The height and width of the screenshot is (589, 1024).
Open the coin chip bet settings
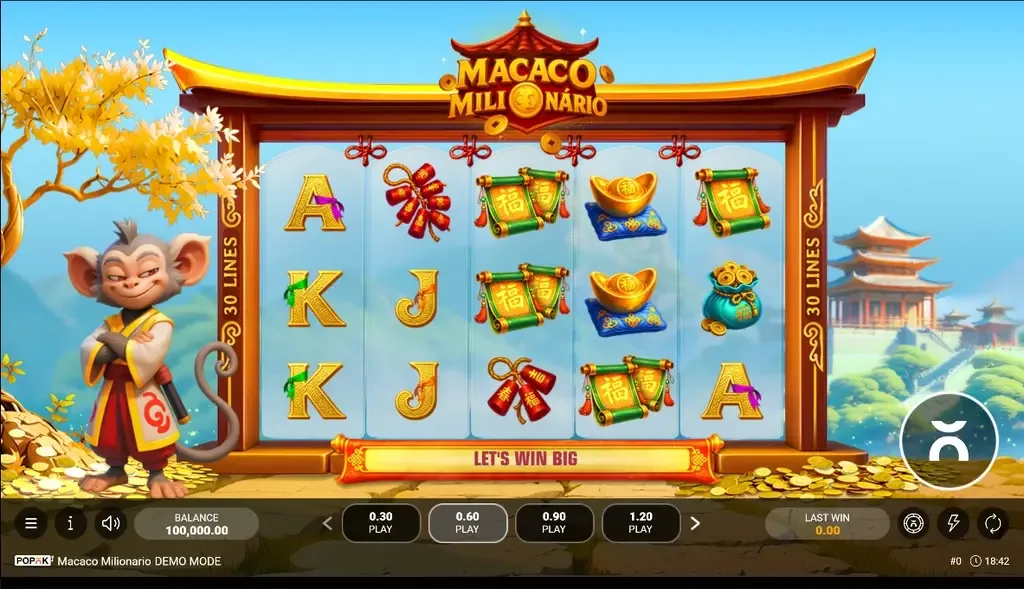[x=913, y=523]
